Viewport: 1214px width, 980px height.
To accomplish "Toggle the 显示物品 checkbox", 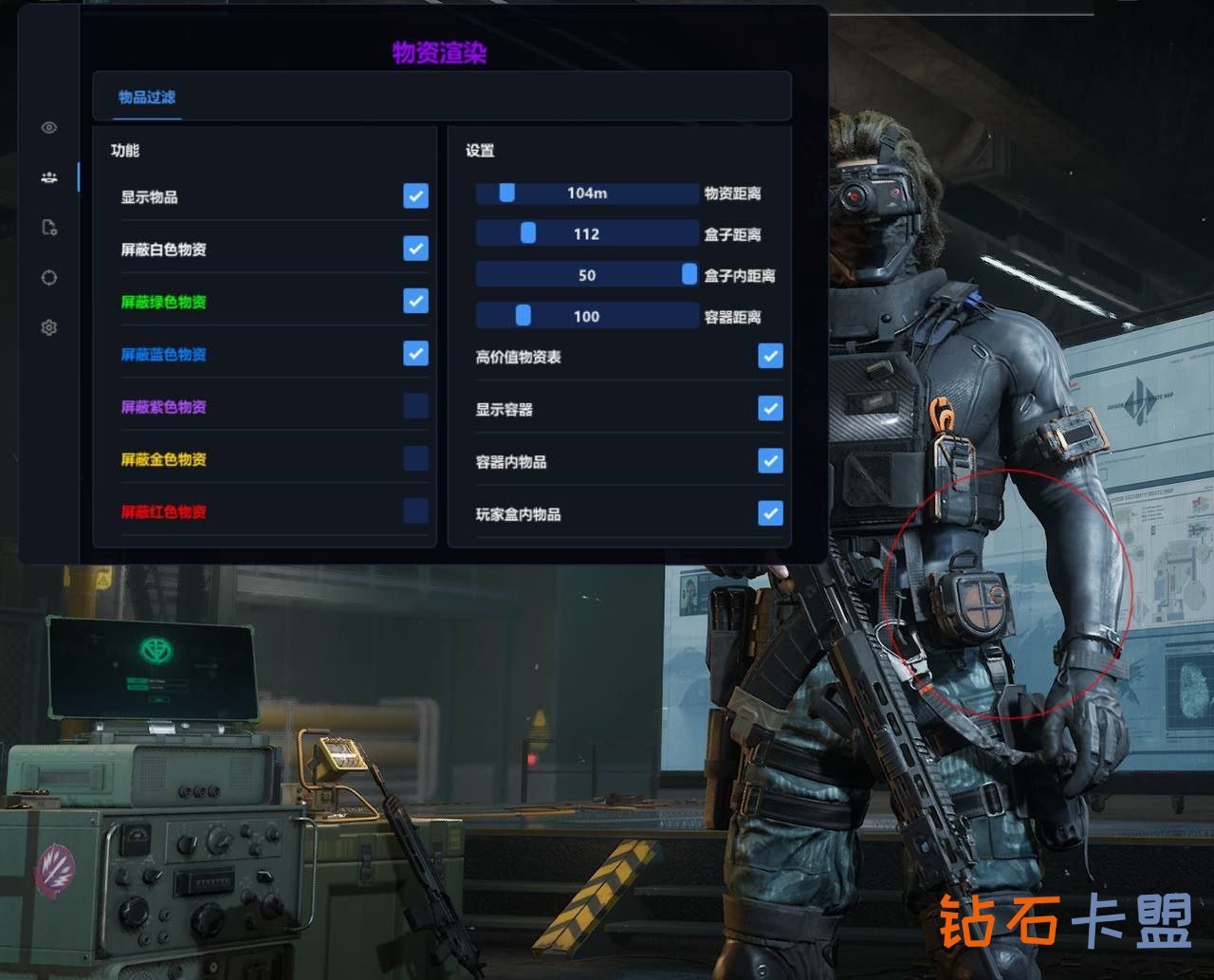I will click(x=415, y=195).
